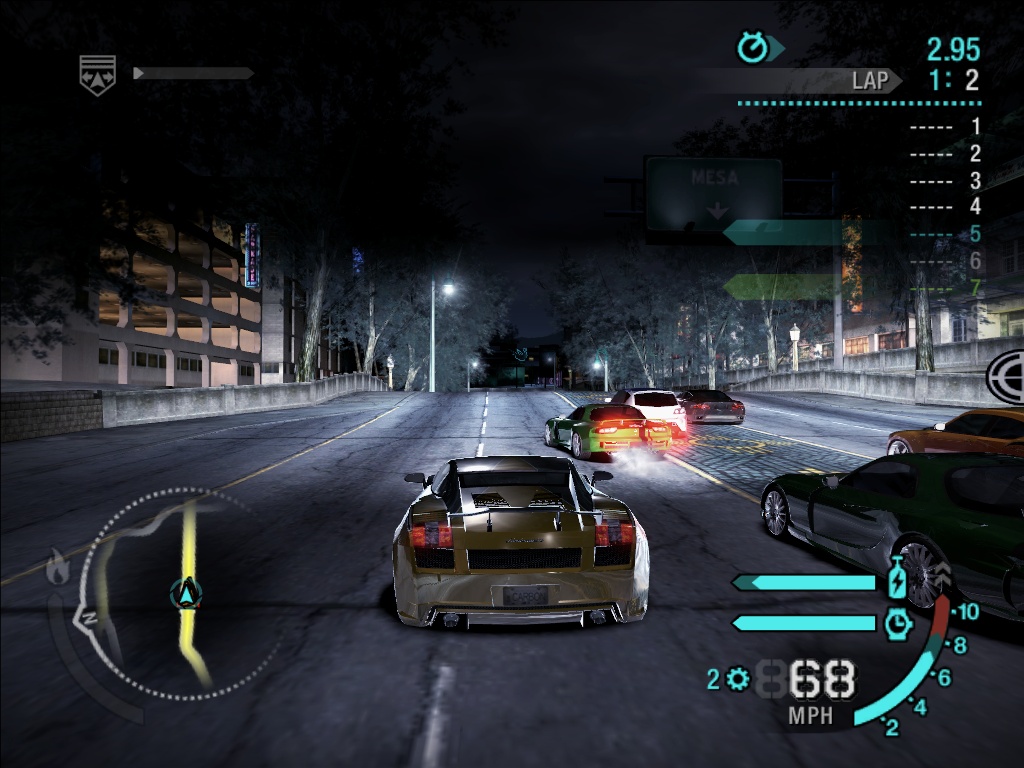Click the gear cog icon beside speedometer
Image resolution: width=1024 pixels, height=768 pixels.
[x=738, y=680]
